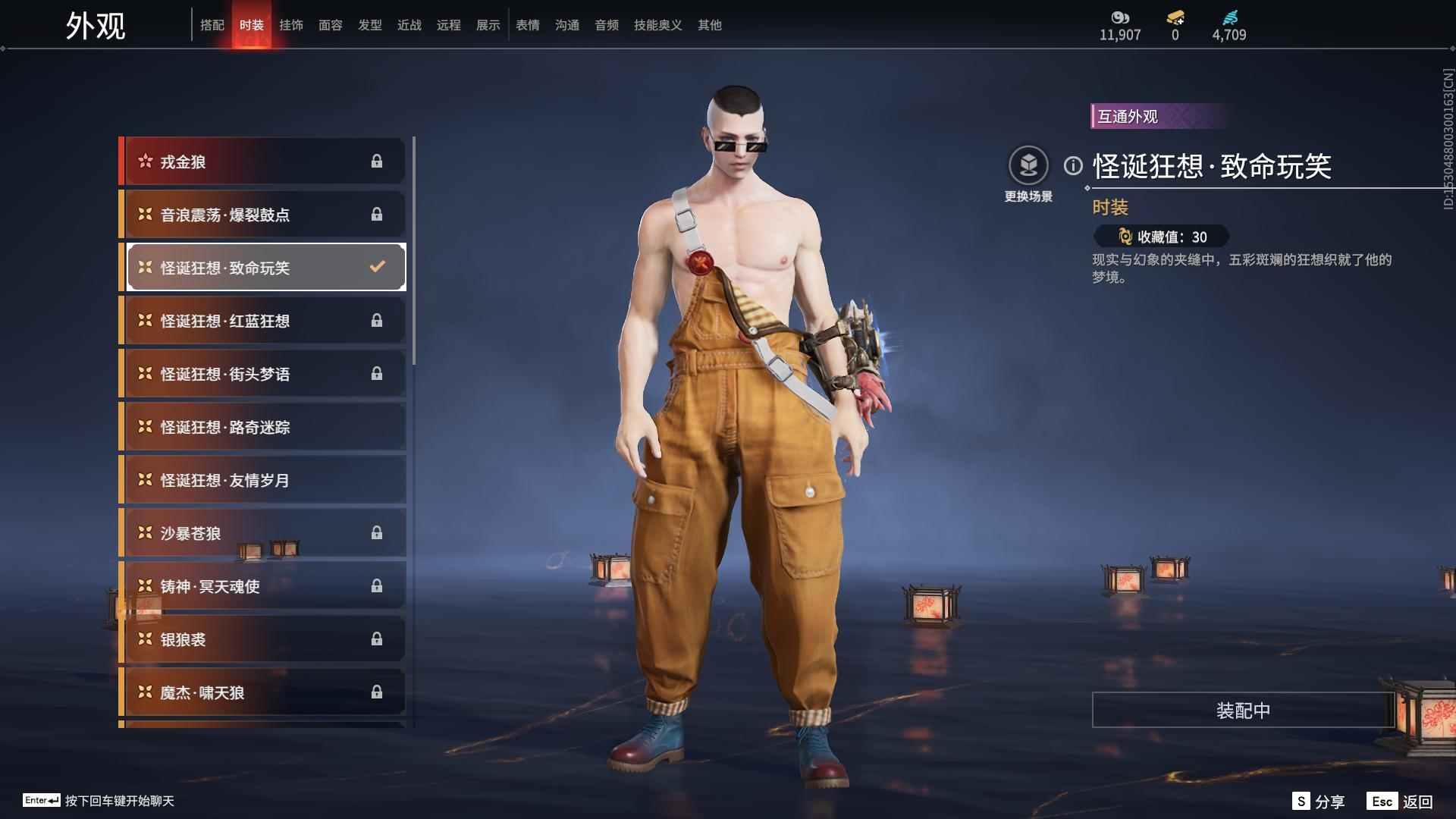
Task: Show the 表情 emotes tab
Action: tap(528, 25)
